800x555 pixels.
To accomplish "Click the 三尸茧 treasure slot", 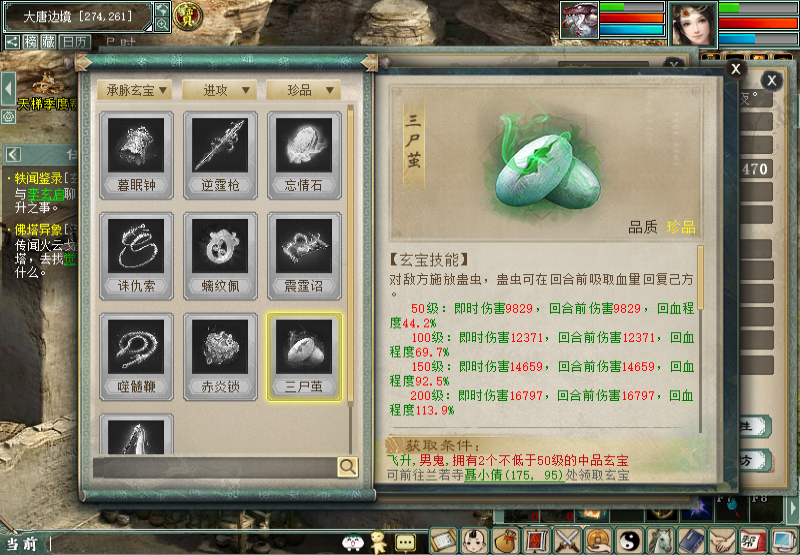I will coord(304,356).
